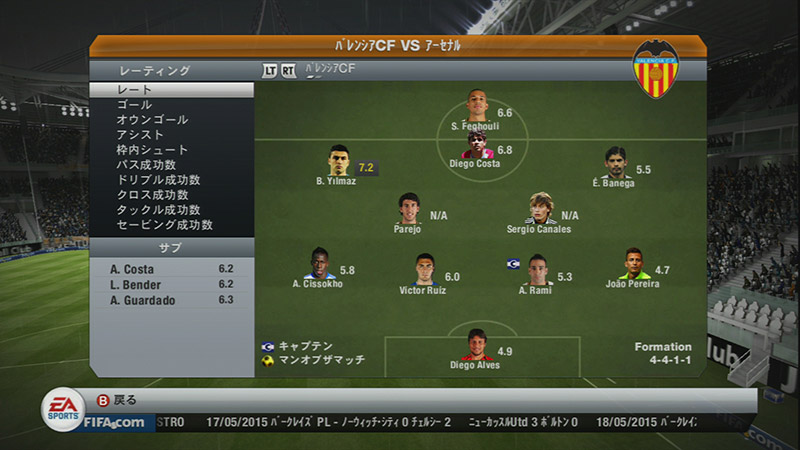Click the Valencia CF club crest
Viewport: 800px width, 450px height.
656,69
